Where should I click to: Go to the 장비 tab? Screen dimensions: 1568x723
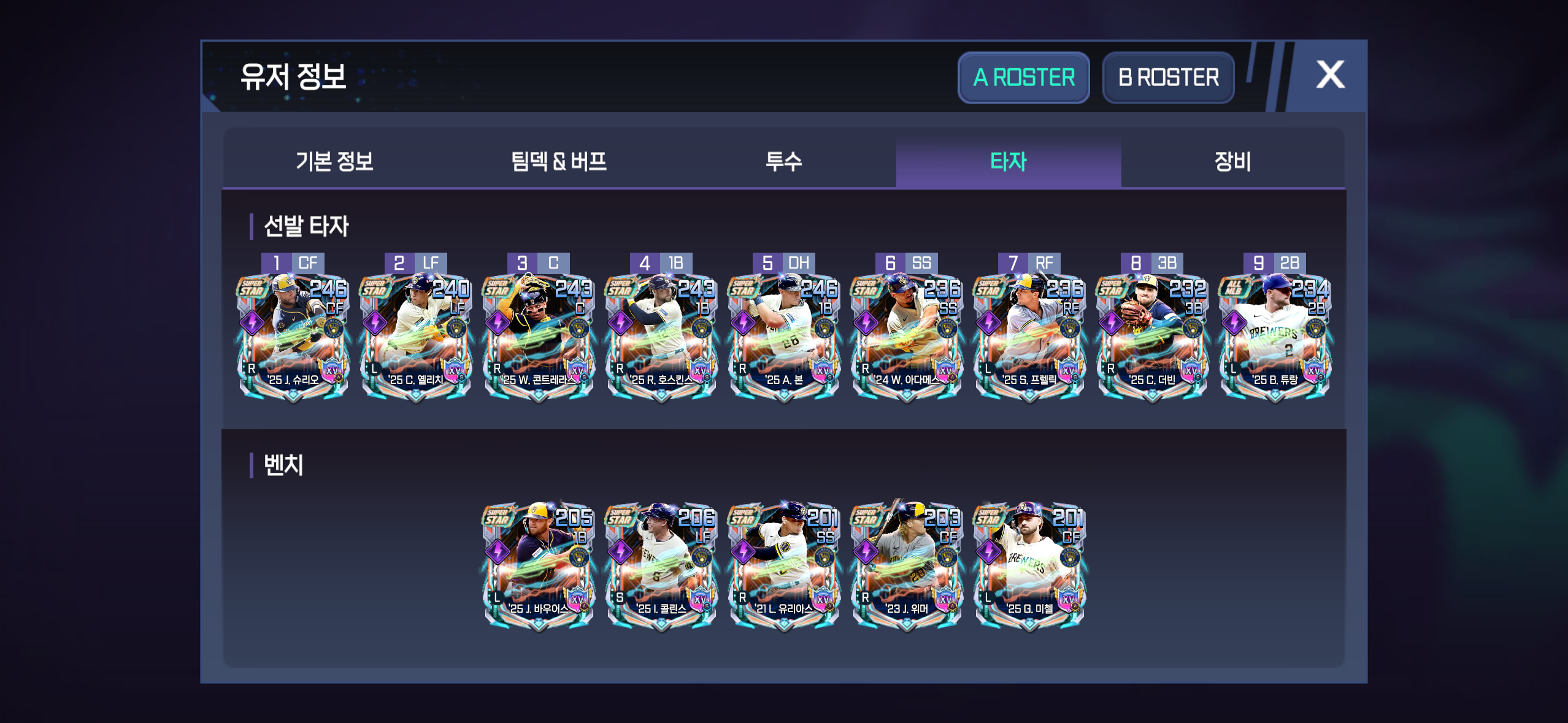(x=1232, y=162)
